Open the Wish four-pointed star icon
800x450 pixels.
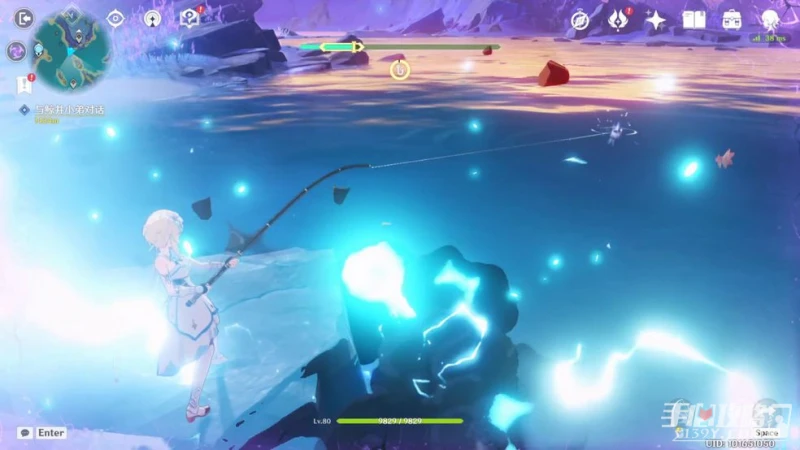[656, 20]
